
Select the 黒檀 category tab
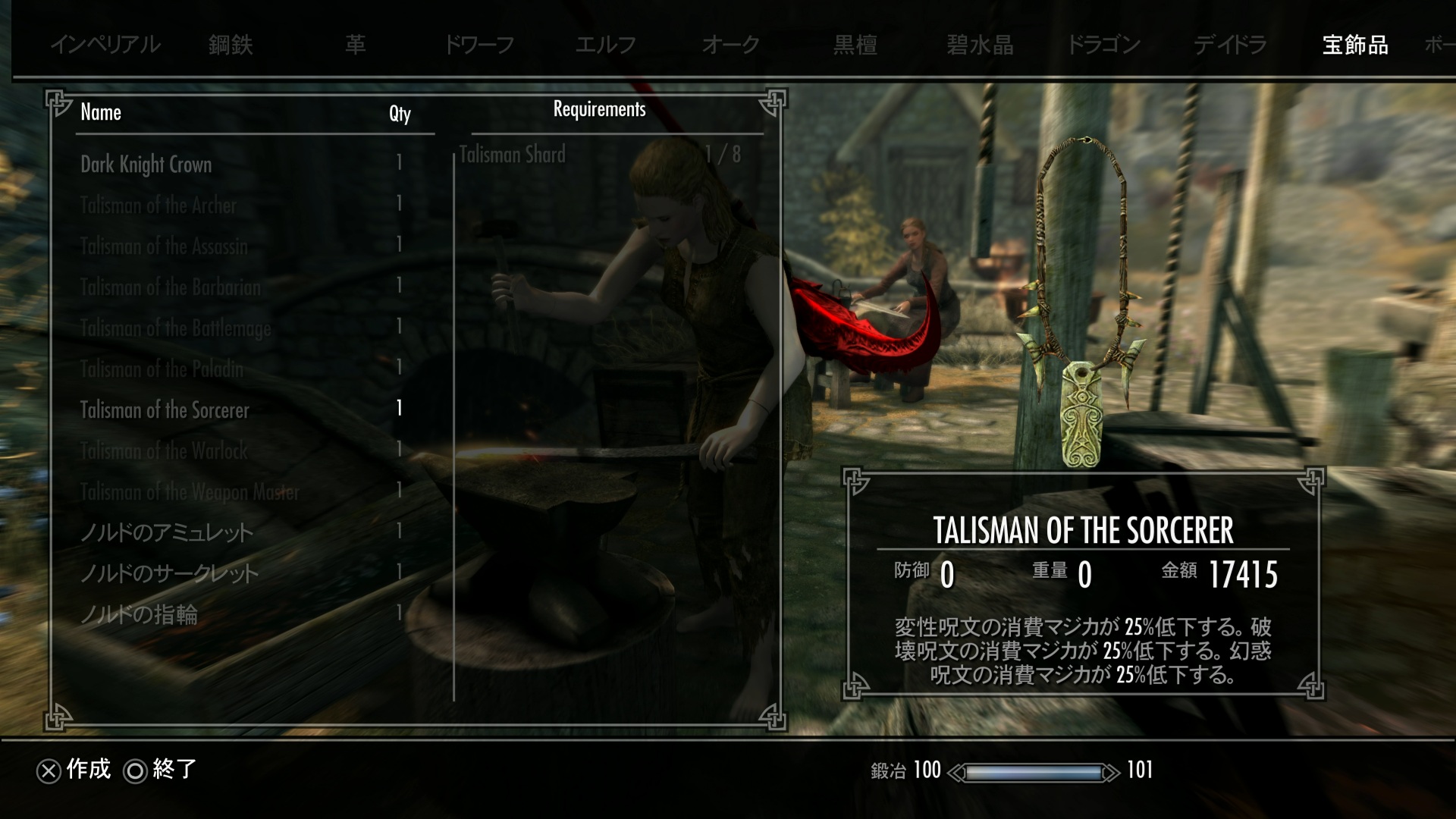click(x=855, y=45)
